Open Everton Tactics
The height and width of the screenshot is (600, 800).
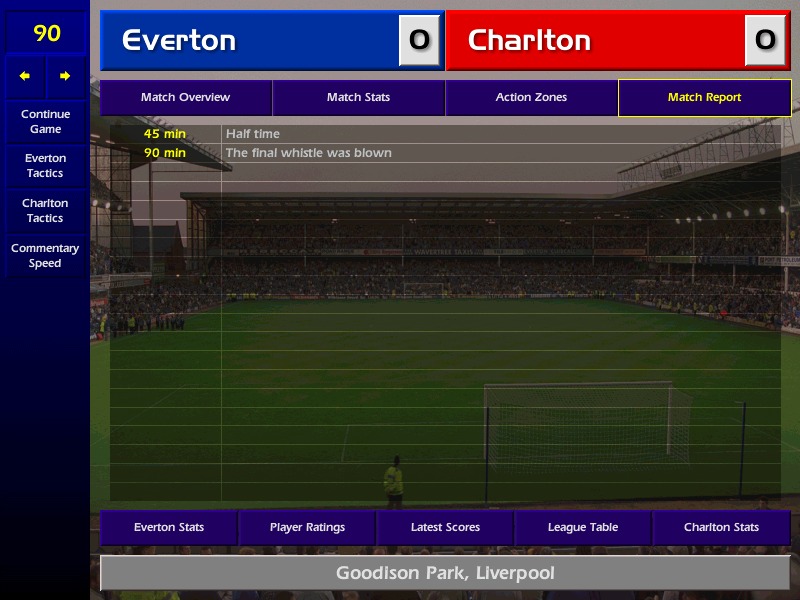(45, 166)
